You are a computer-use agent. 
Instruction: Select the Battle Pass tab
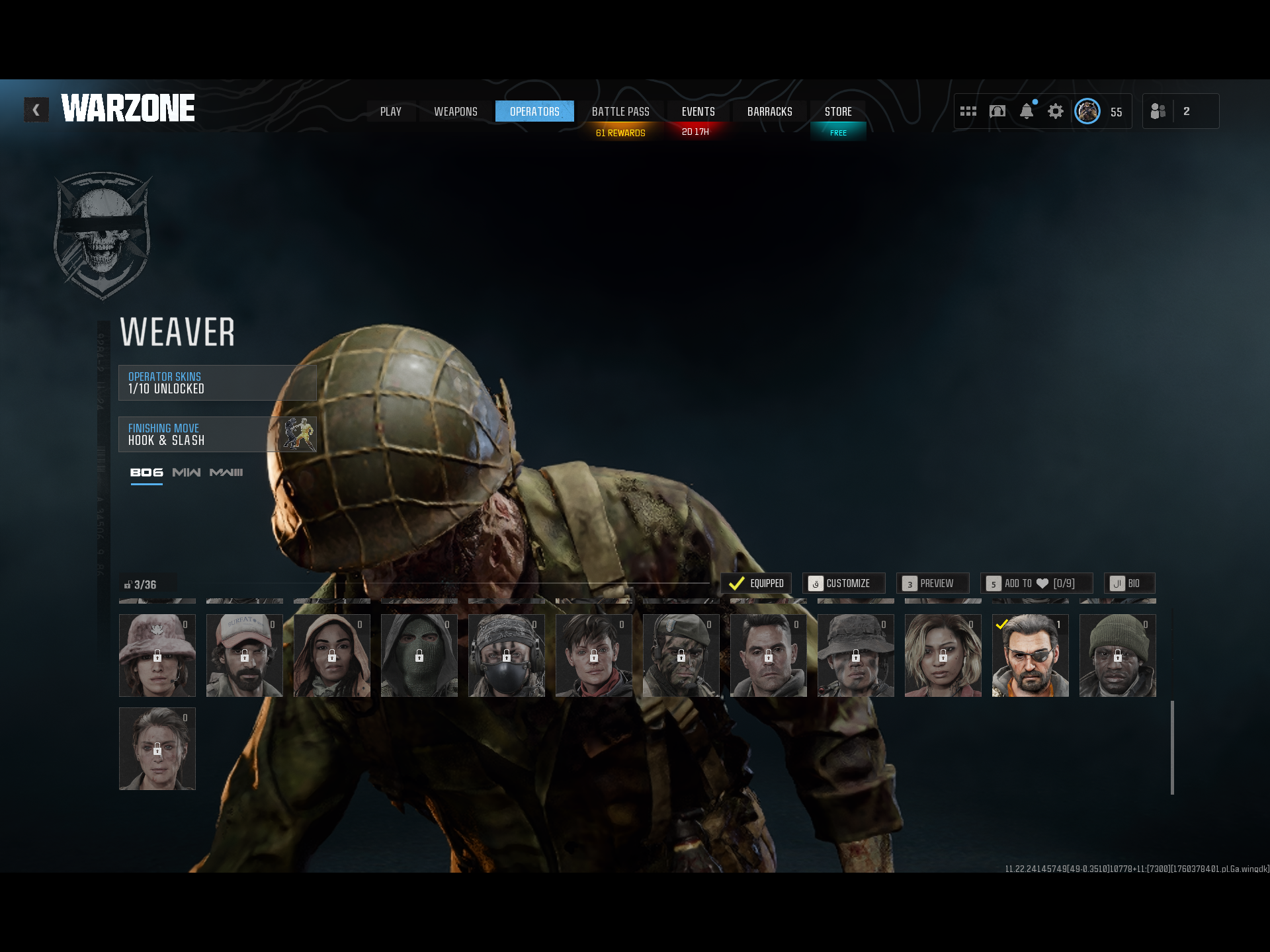pos(620,112)
